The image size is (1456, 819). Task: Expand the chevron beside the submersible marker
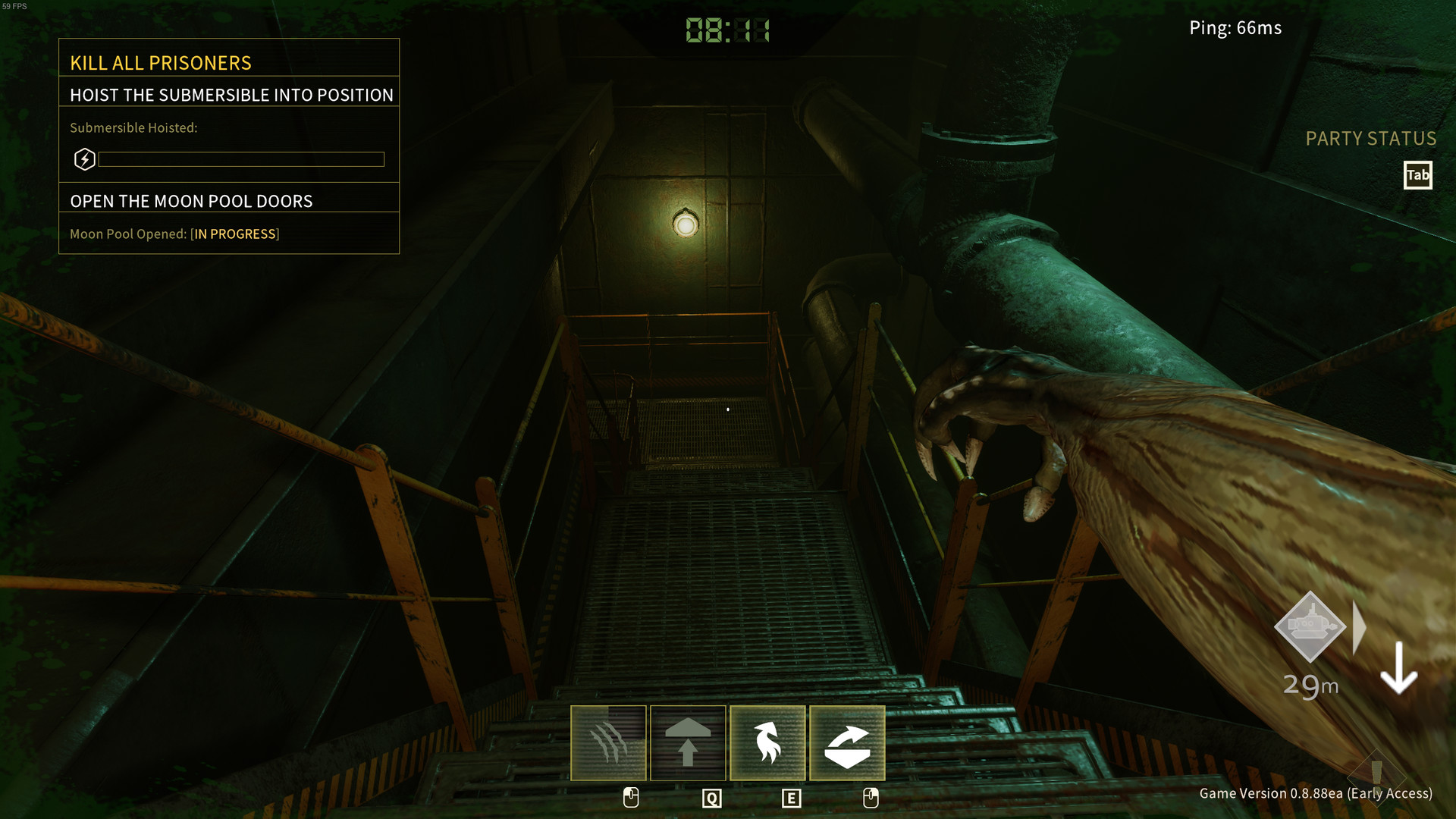pyautogui.click(x=1357, y=627)
